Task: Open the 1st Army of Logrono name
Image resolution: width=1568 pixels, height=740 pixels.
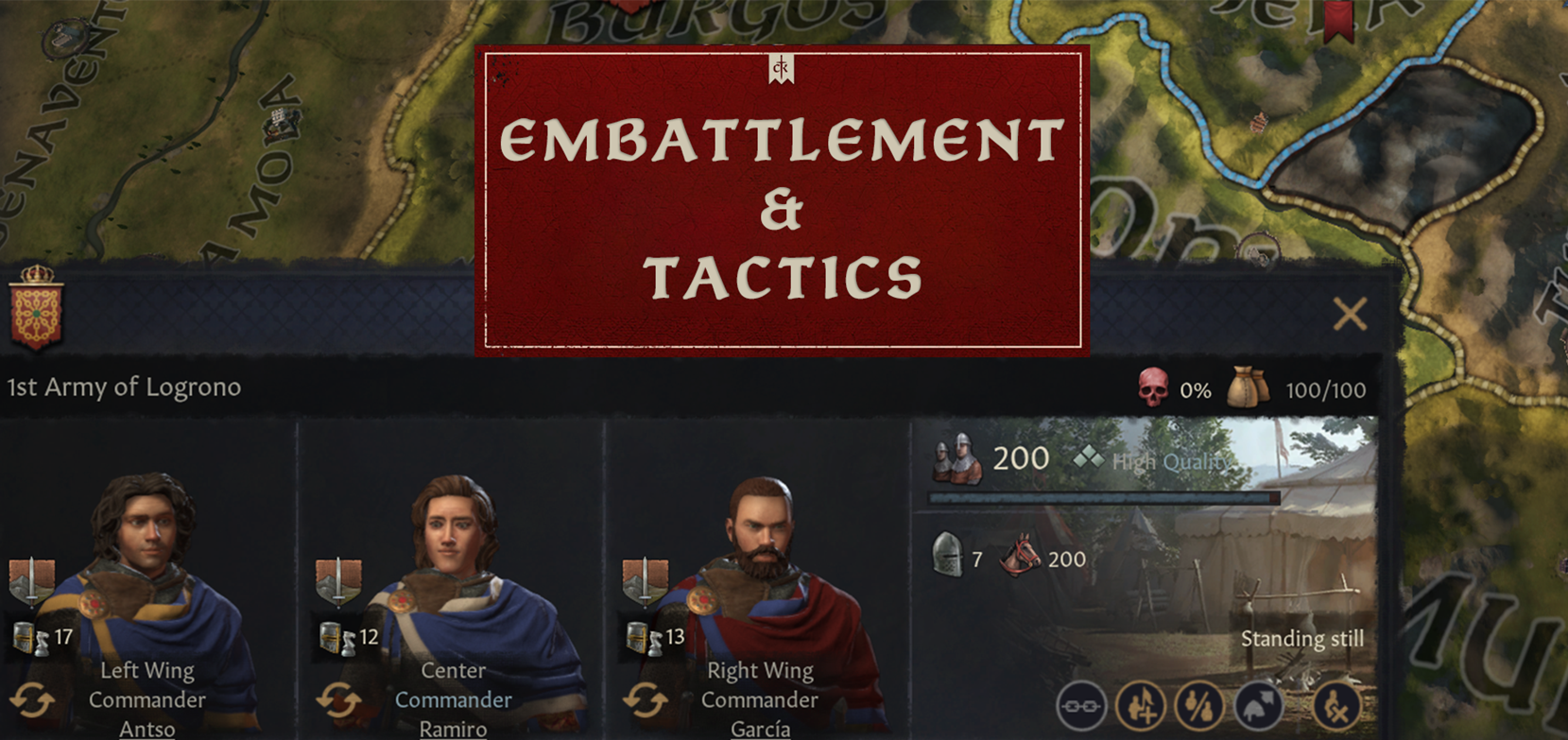Action: pos(124,387)
